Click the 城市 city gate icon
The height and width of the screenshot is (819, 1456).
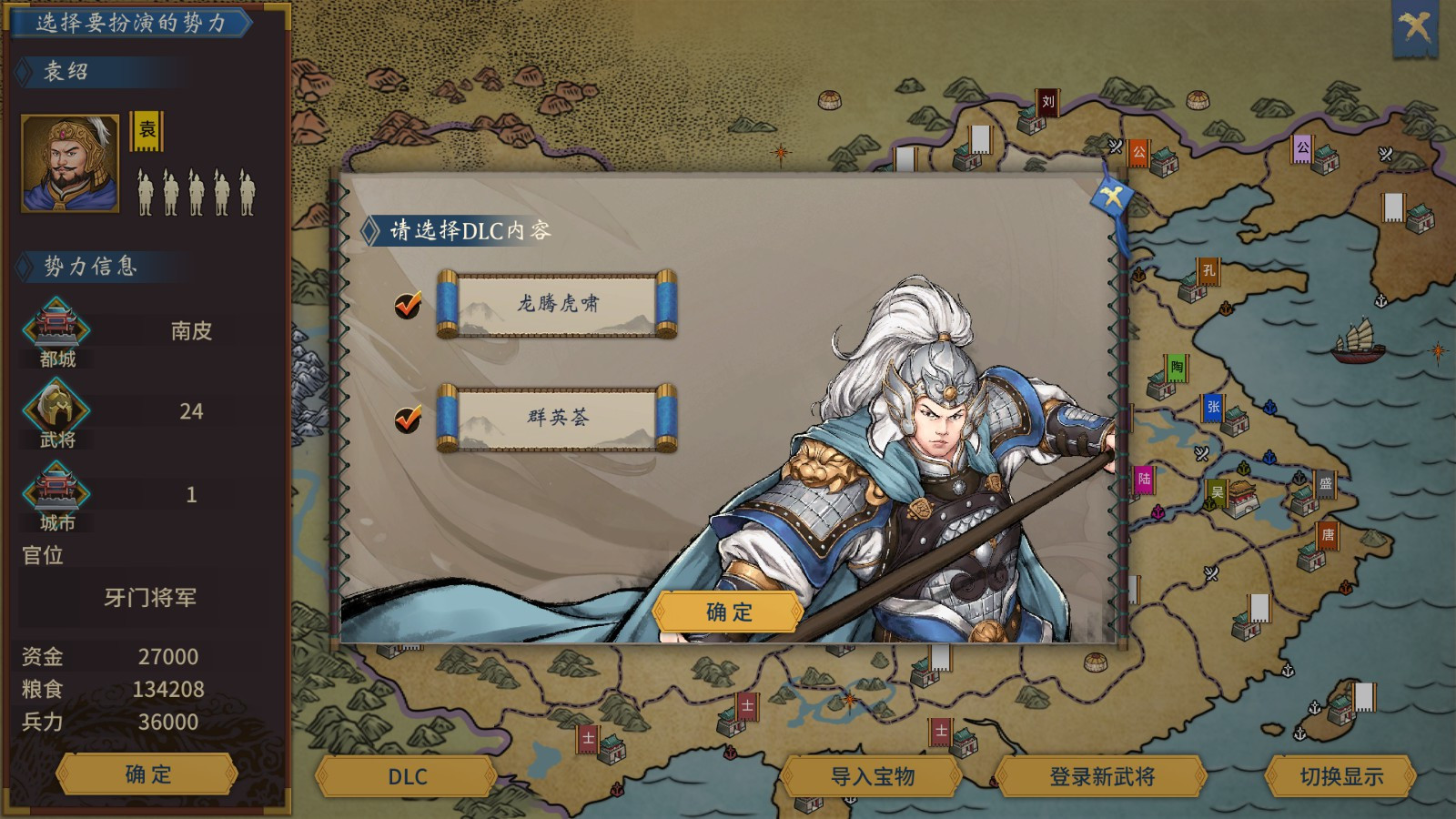pos(56,491)
